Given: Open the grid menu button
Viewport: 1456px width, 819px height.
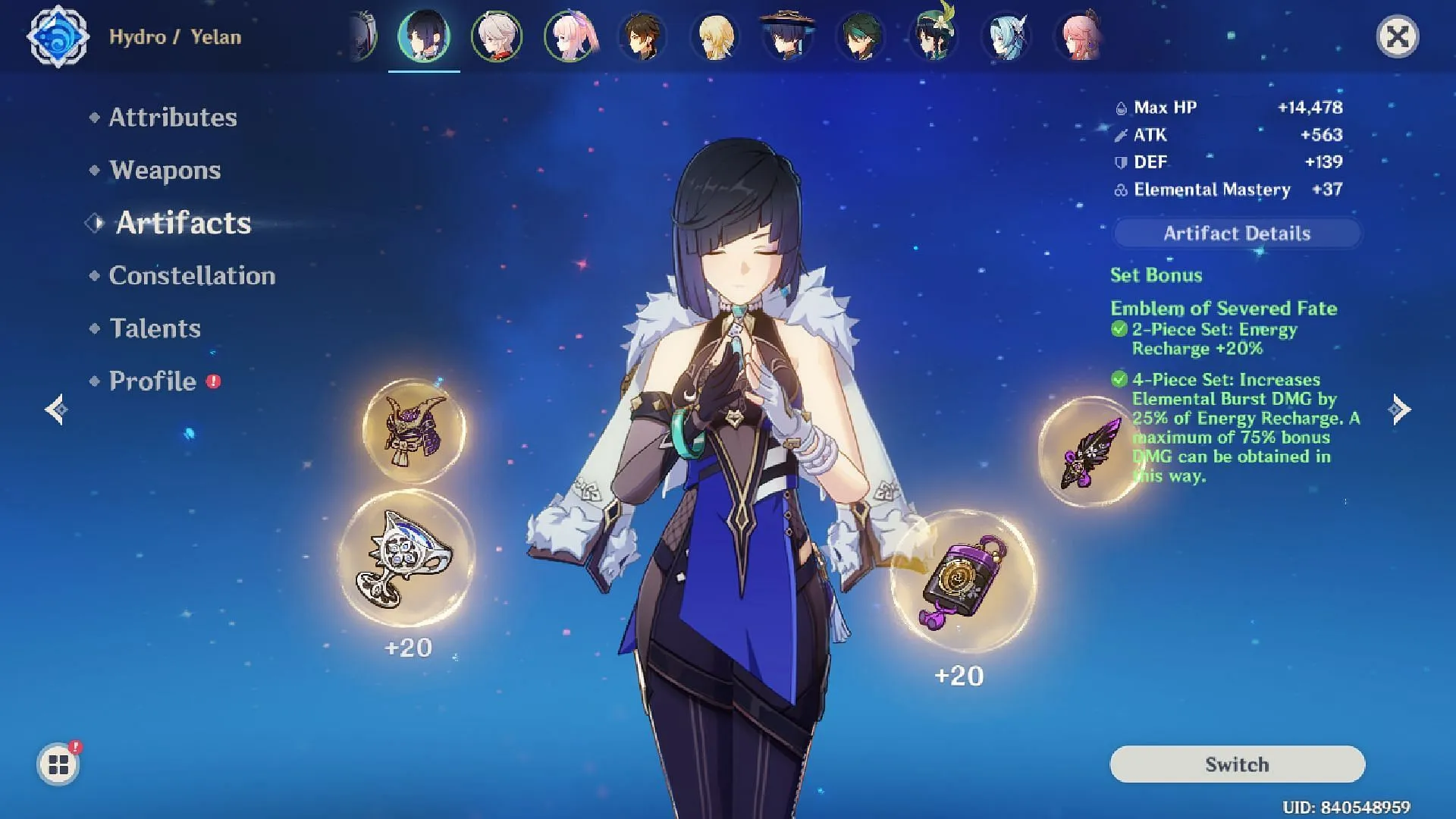Looking at the screenshot, I should pos(58,764).
